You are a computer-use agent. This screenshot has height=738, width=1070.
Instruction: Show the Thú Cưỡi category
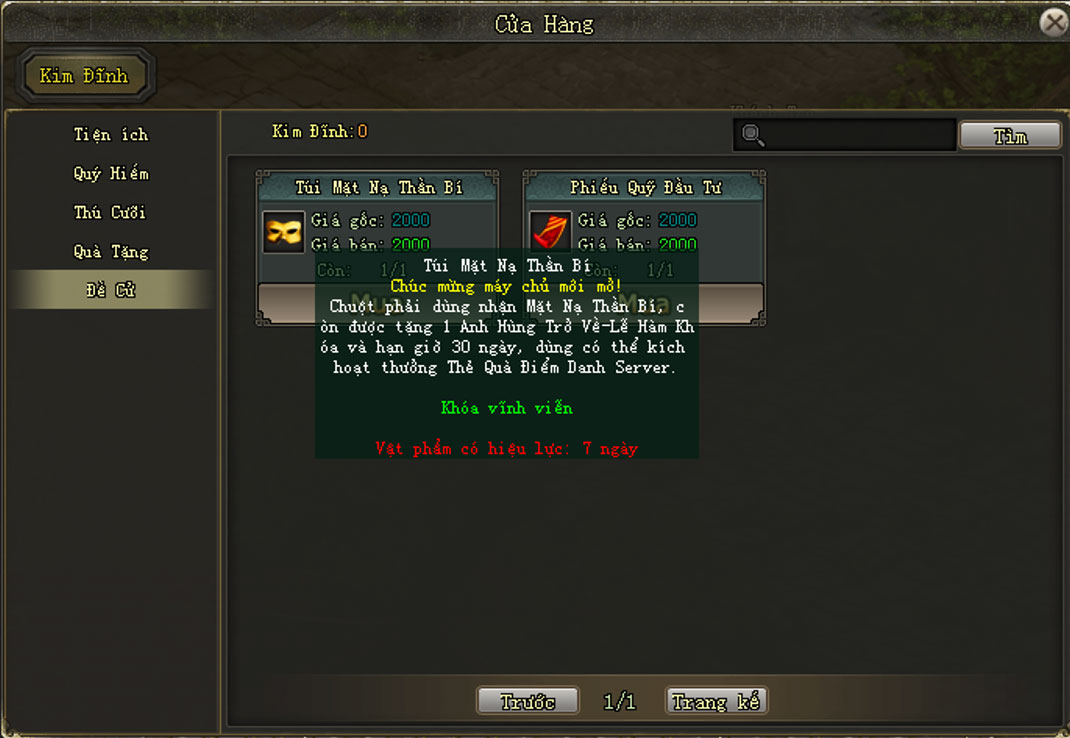point(110,212)
